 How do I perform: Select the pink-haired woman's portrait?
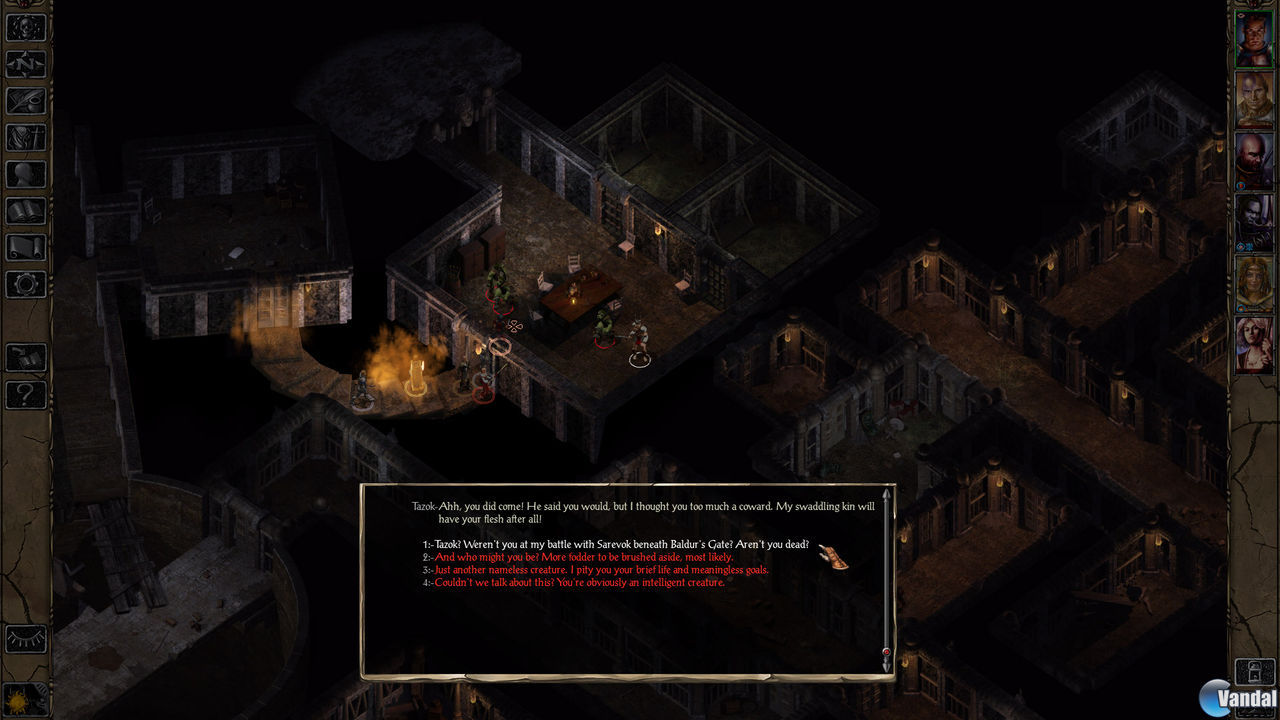1254,345
